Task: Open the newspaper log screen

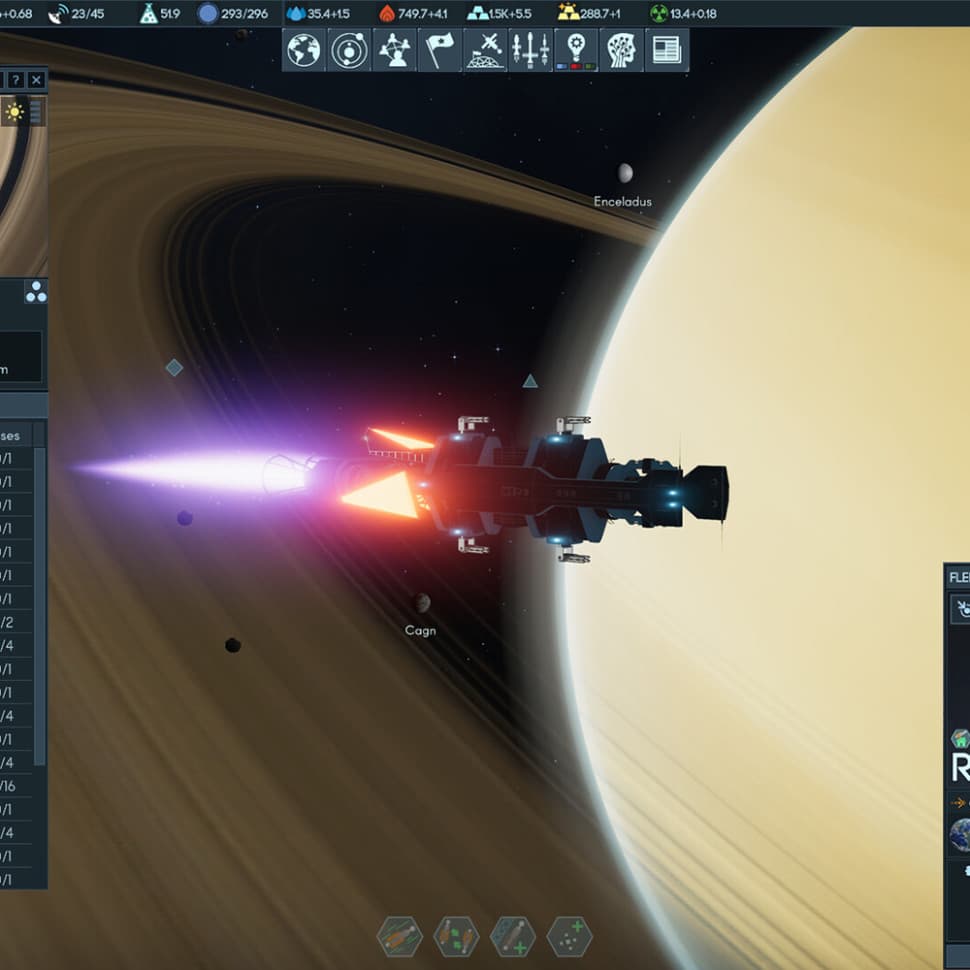Action: (667, 50)
